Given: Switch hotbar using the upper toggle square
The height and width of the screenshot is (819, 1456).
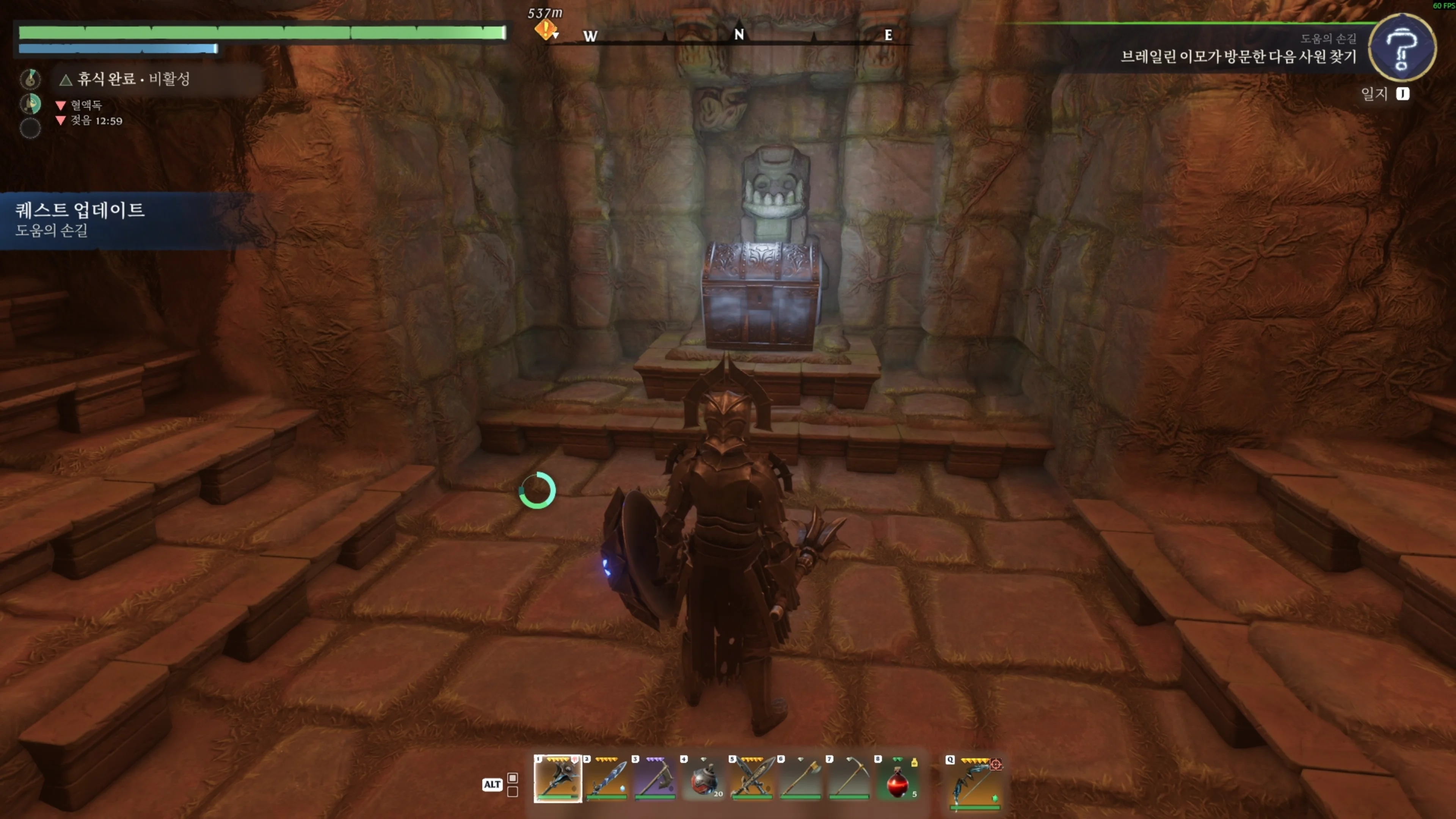Looking at the screenshot, I should click(x=513, y=778).
